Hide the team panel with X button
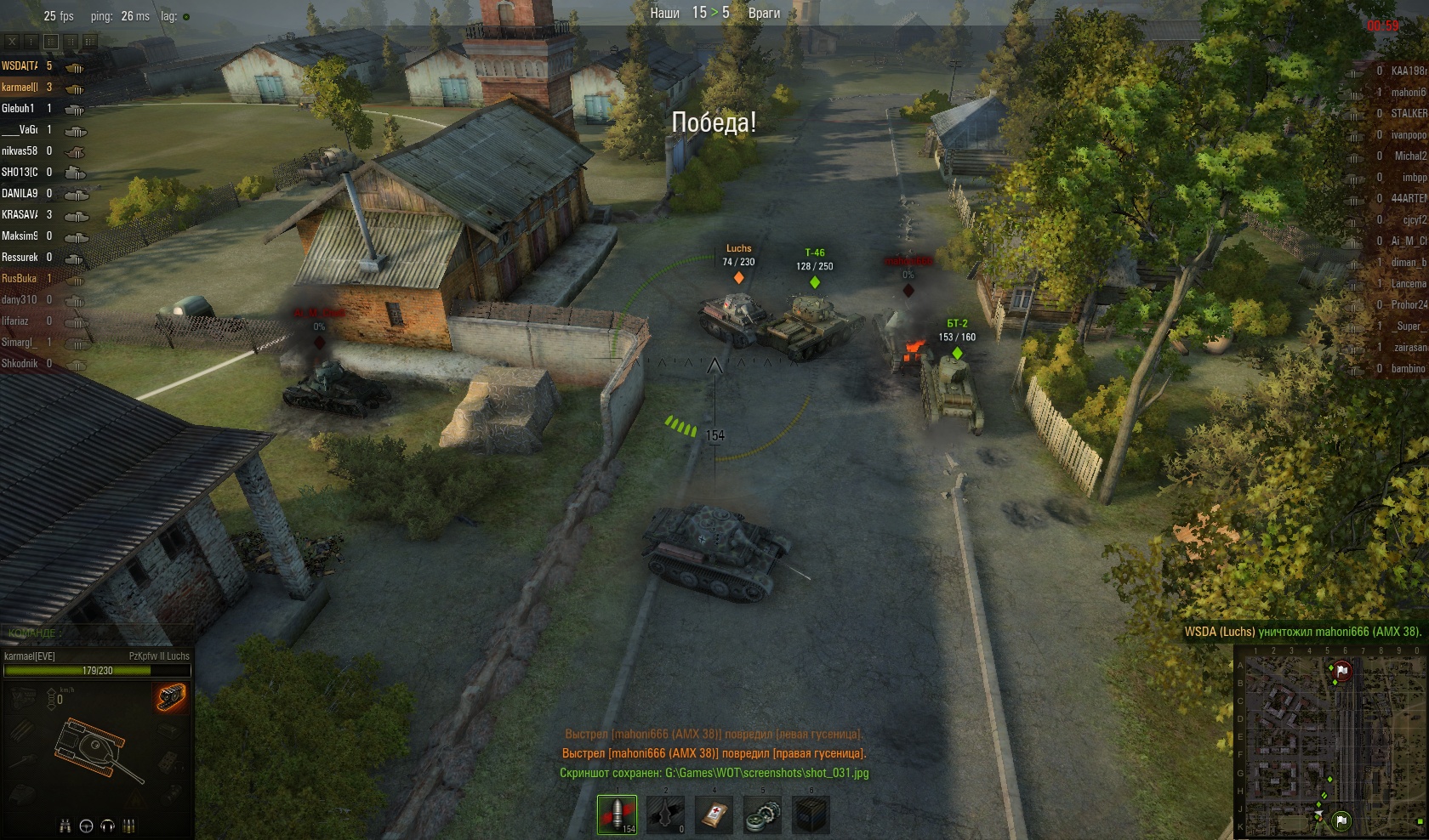Image resolution: width=1429 pixels, height=840 pixels. (12, 41)
